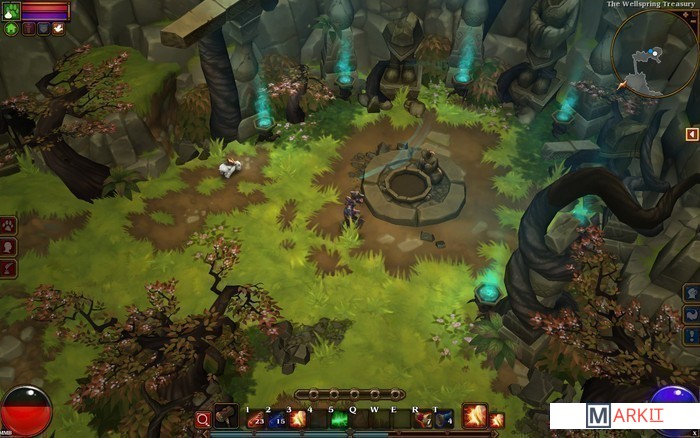
Task: Open the head silhouette left menu icon
Action: click(9, 247)
